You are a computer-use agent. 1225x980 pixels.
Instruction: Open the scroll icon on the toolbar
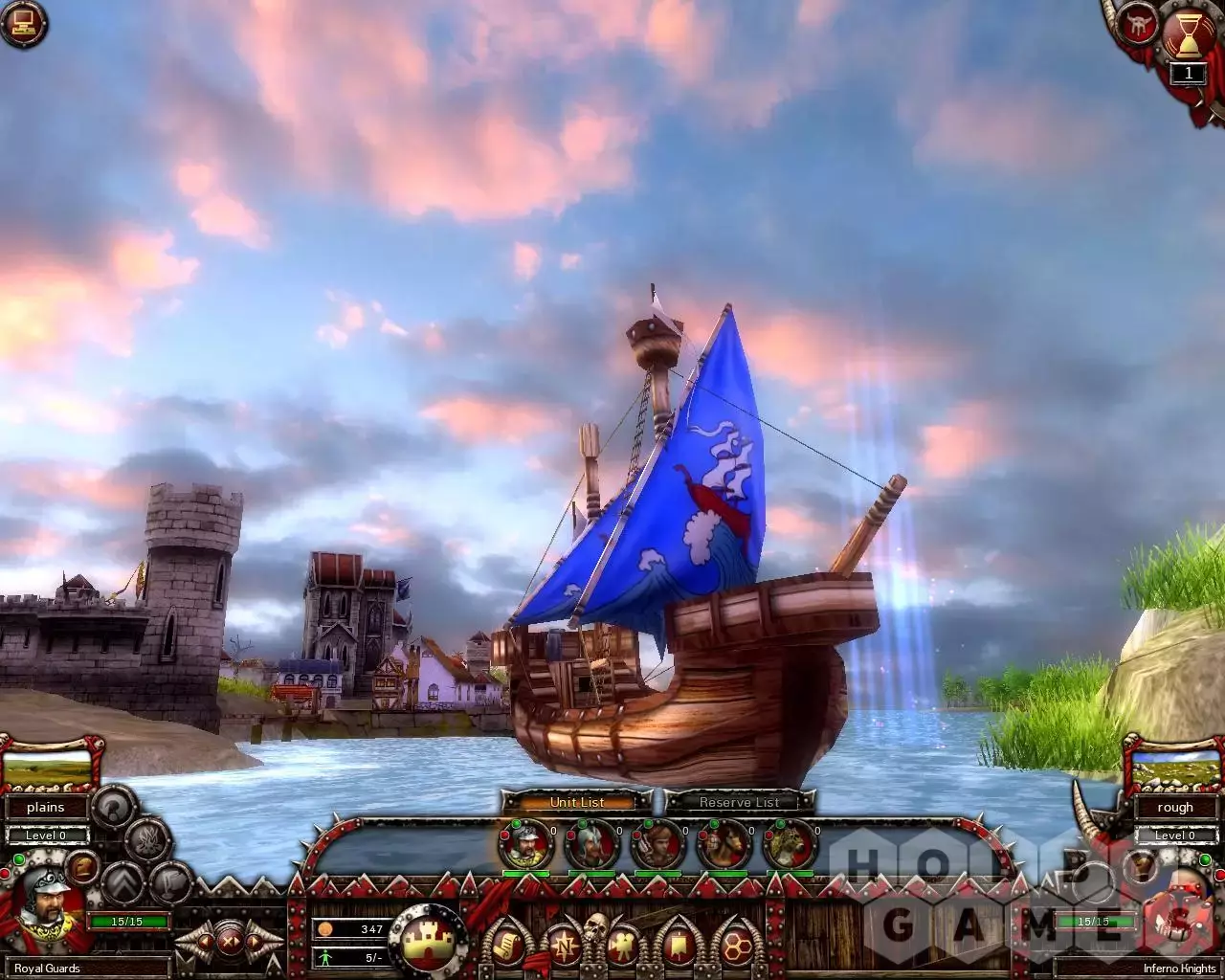pos(504,947)
